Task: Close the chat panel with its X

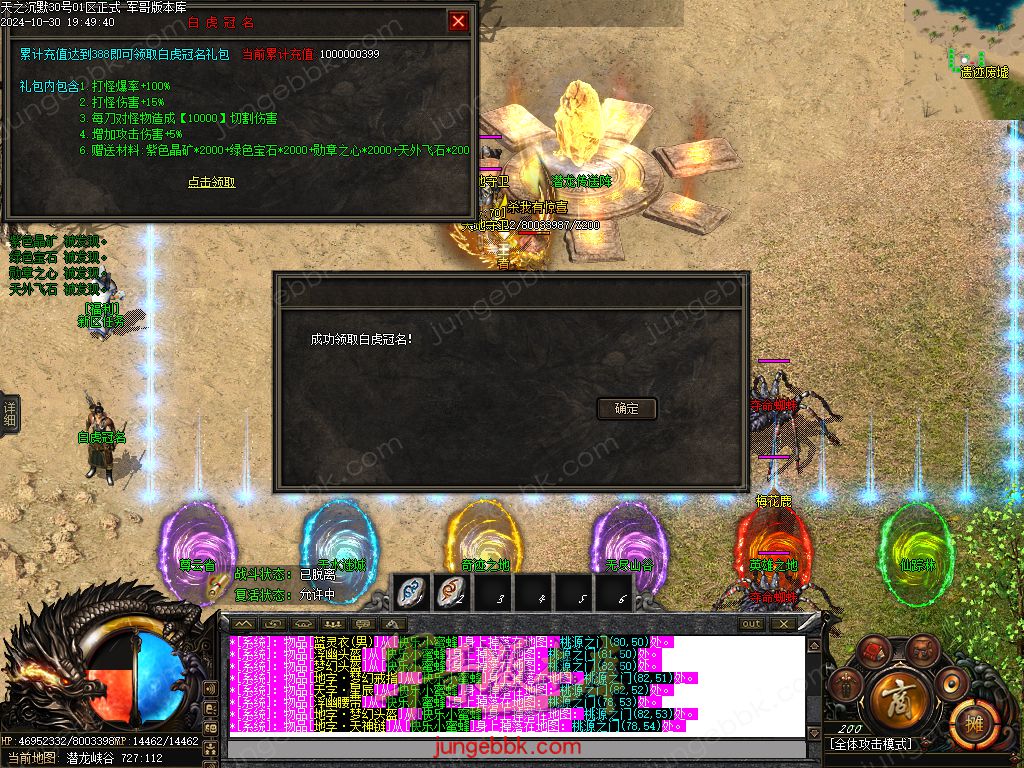Action: 782,624
